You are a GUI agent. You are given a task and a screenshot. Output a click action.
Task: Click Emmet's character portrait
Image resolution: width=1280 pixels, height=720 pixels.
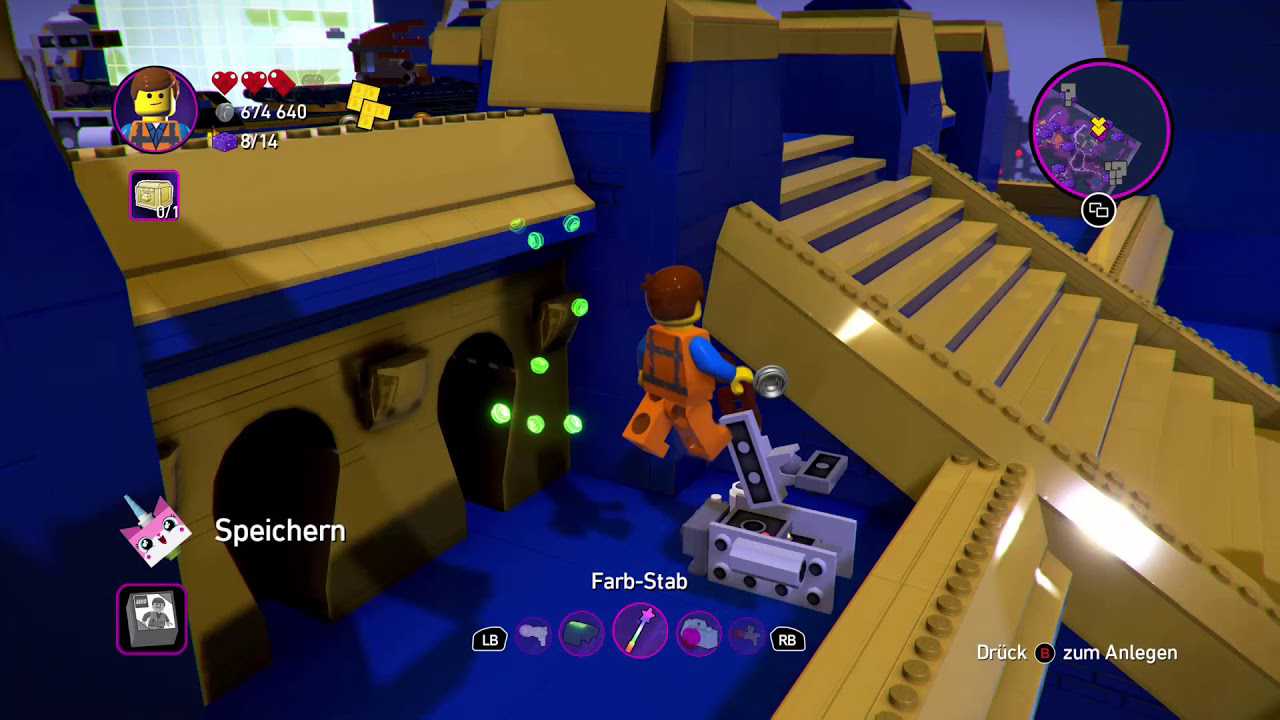[x=156, y=110]
